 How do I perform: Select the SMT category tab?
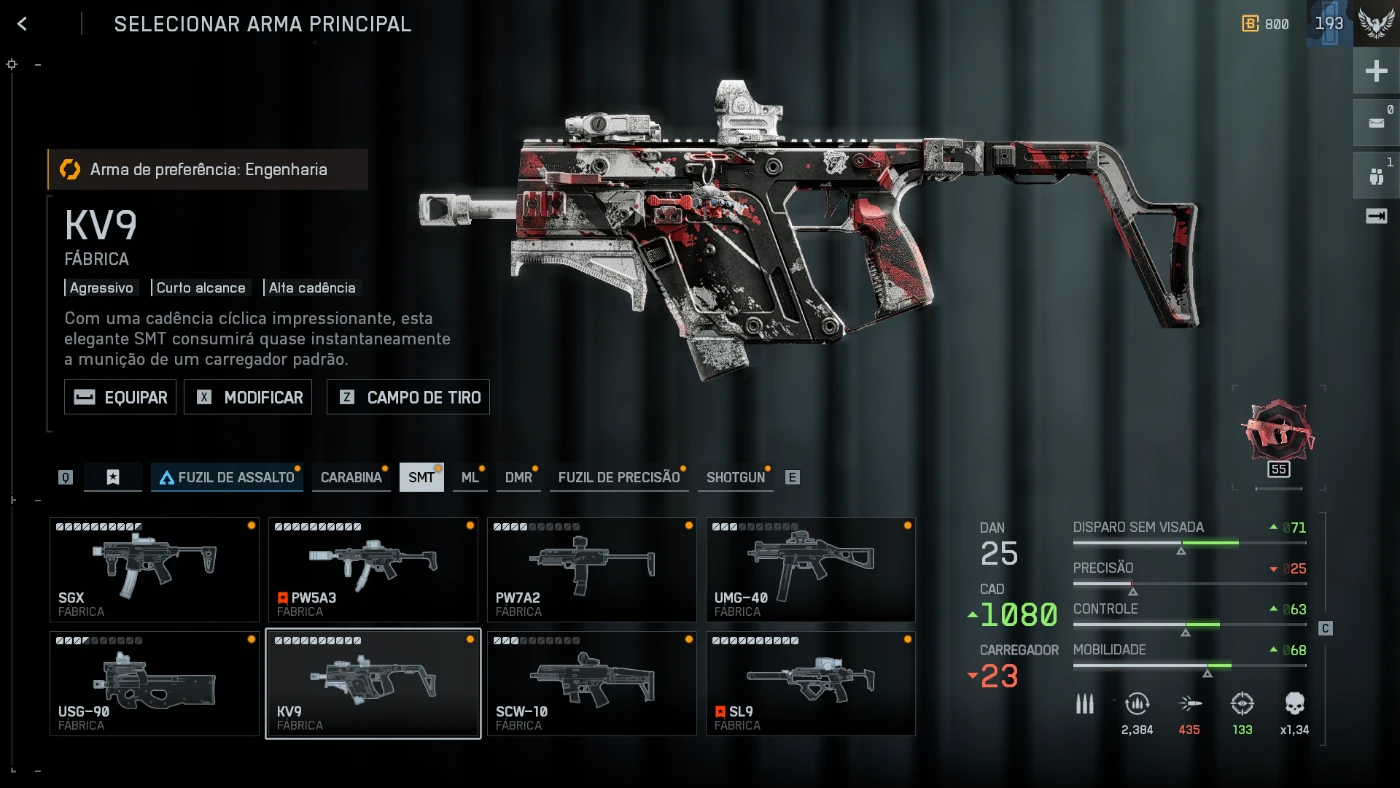[x=421, y=477]
